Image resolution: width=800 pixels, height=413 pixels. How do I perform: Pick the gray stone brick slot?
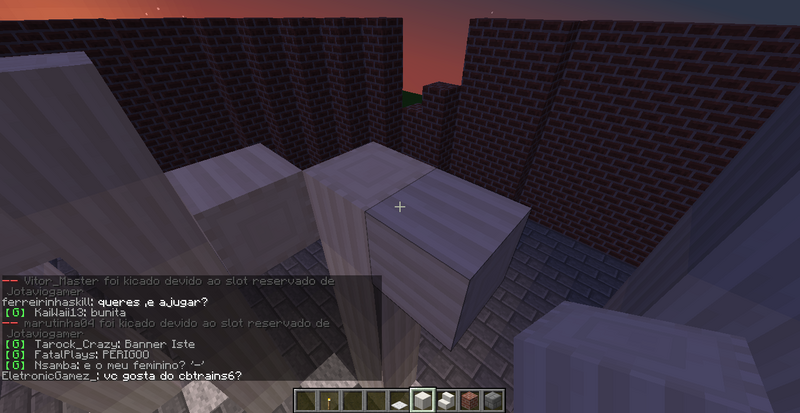(494, 401)
